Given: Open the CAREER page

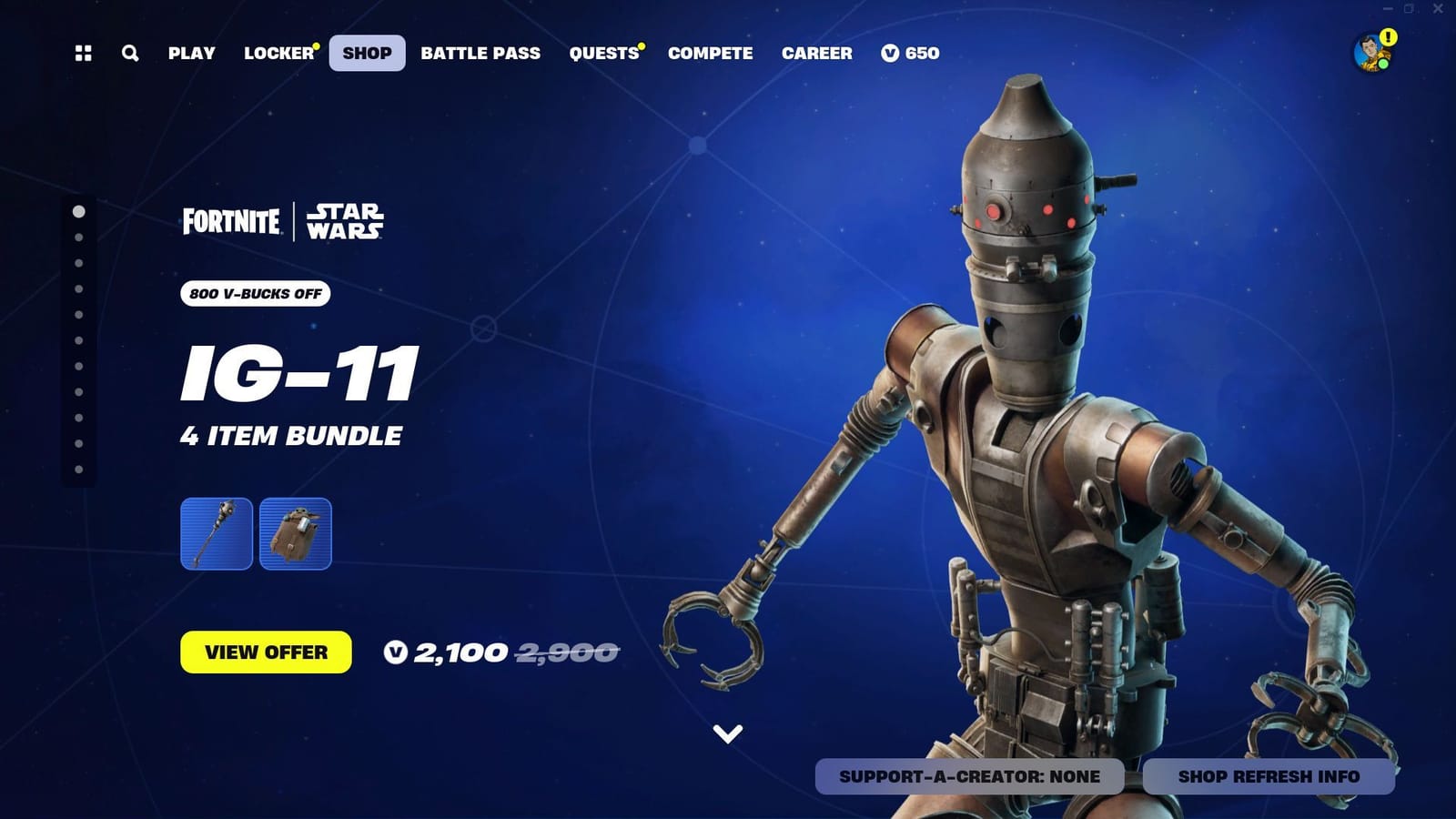Looking at the screenshot, I should (816, 53).
